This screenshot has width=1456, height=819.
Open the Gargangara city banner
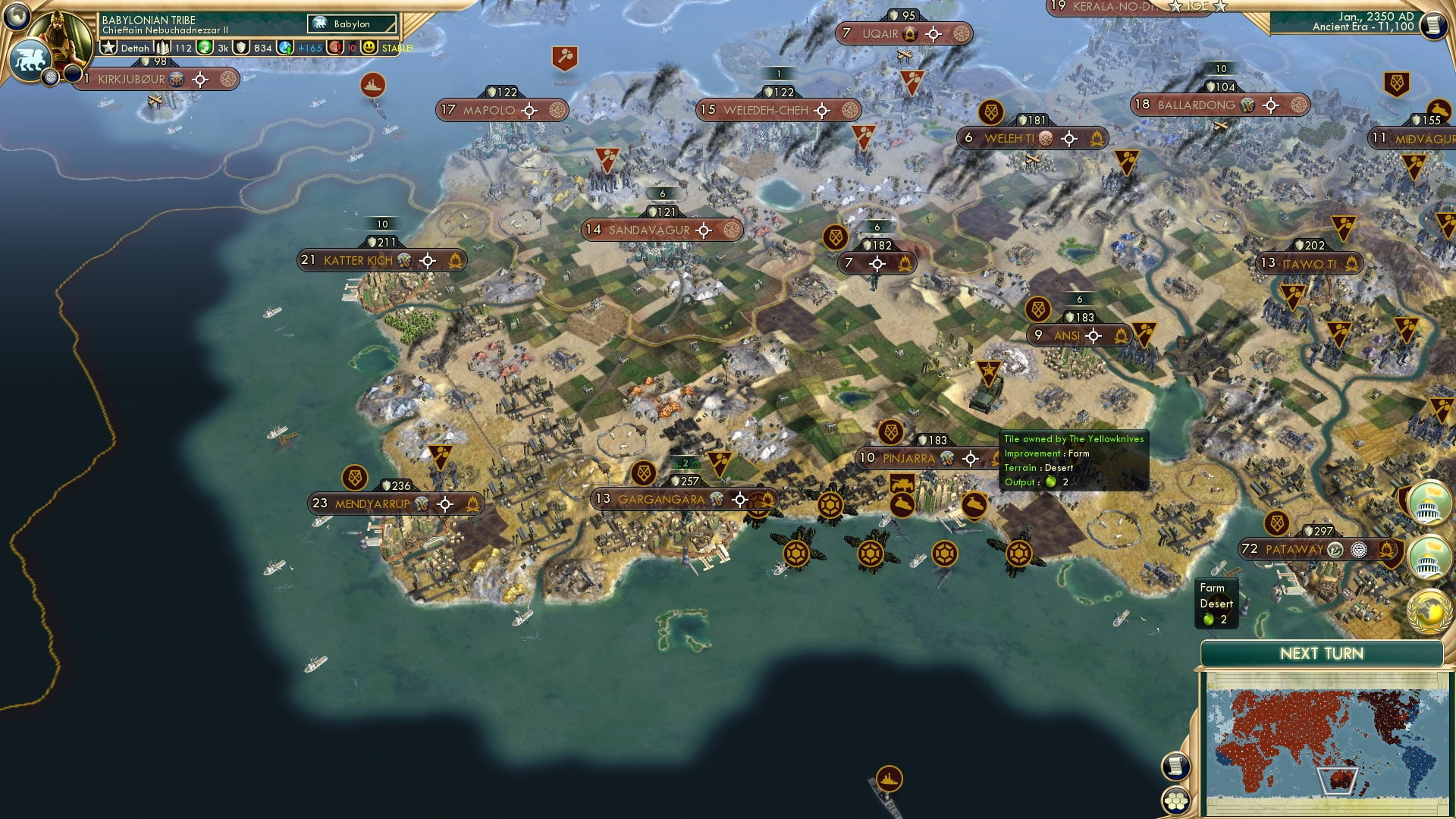[661, 499]
